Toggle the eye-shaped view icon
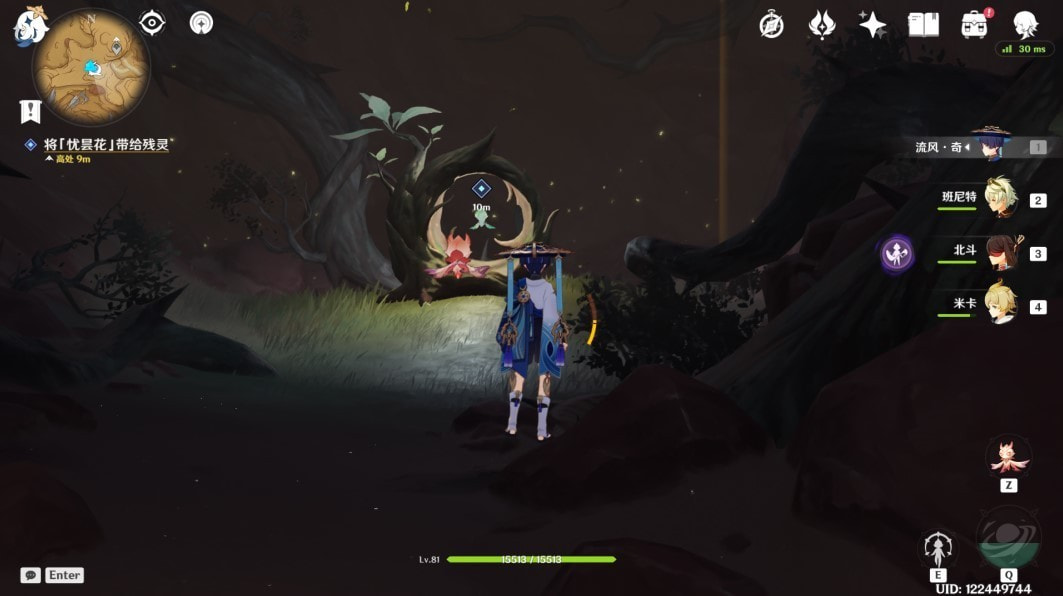1063x596 pixels. pos(152,22)
